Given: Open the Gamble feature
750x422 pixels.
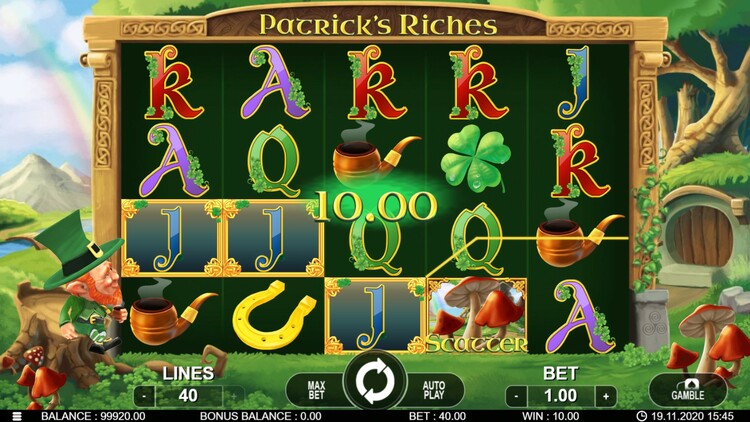Looking at the screenshot, I should coord(687,389).
